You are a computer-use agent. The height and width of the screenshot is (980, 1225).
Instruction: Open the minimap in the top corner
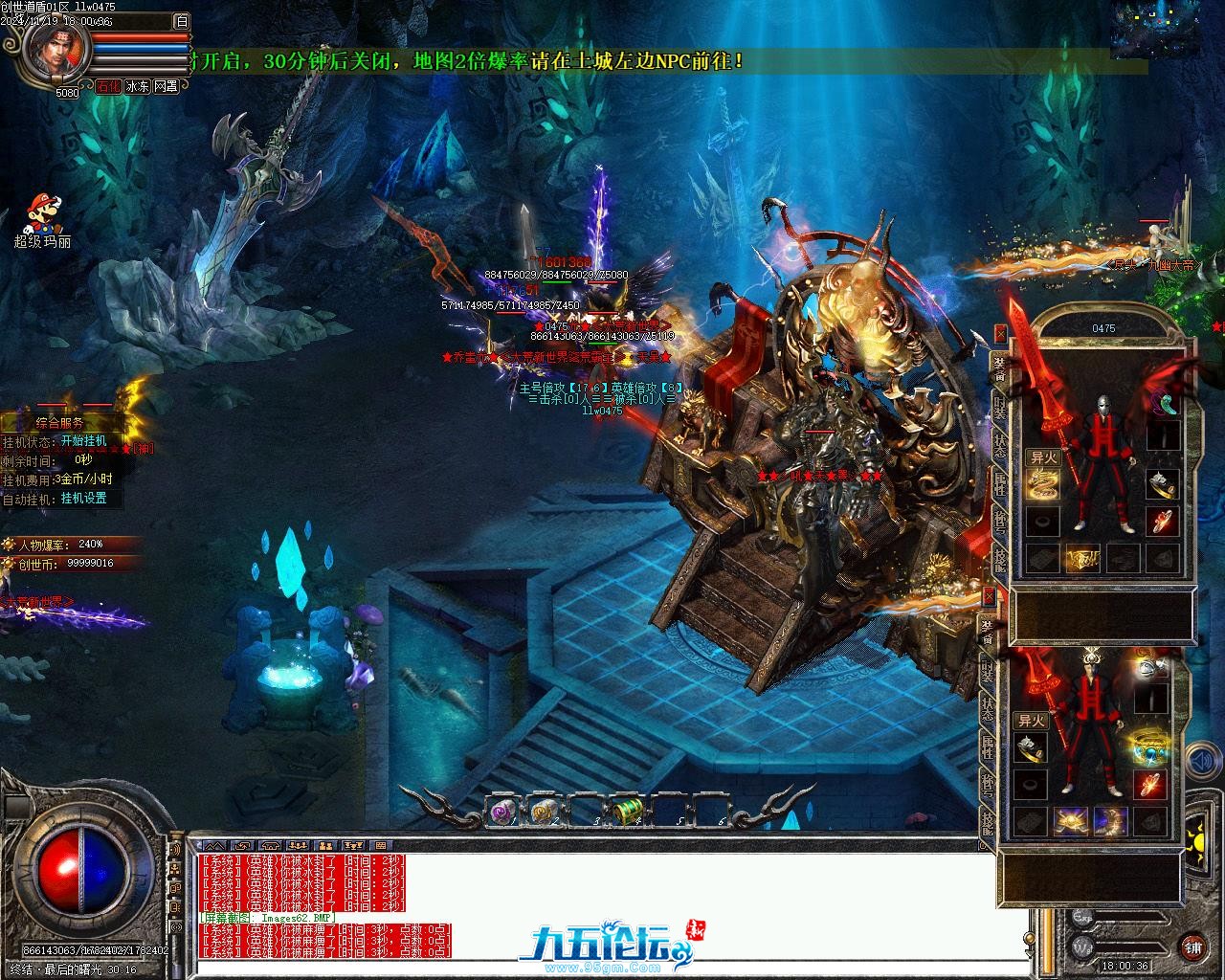(x=1154, y=31)
